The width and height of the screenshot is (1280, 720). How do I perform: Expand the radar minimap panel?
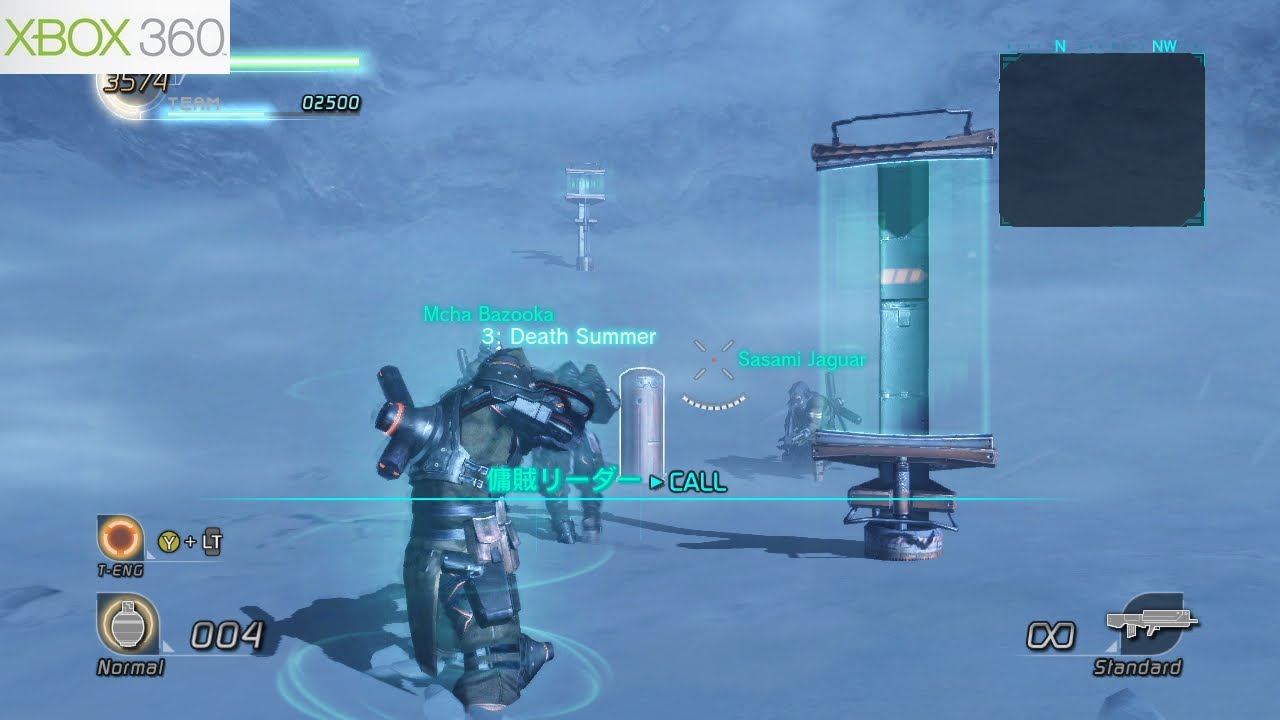(x=1100, y=140)
